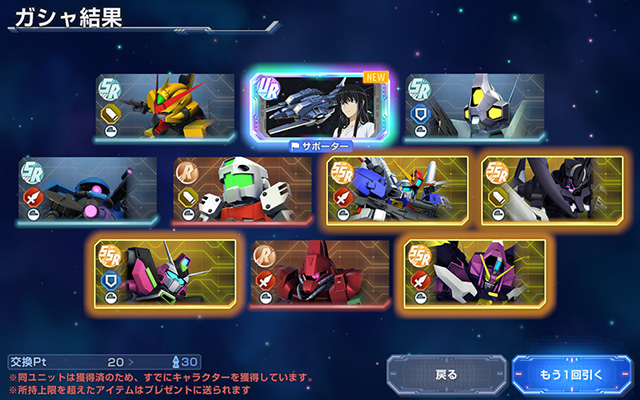This screenshot has width=640, height=400.
Task: Open the purple-magenta SSR unit card
Action: [x=474, y=269]
